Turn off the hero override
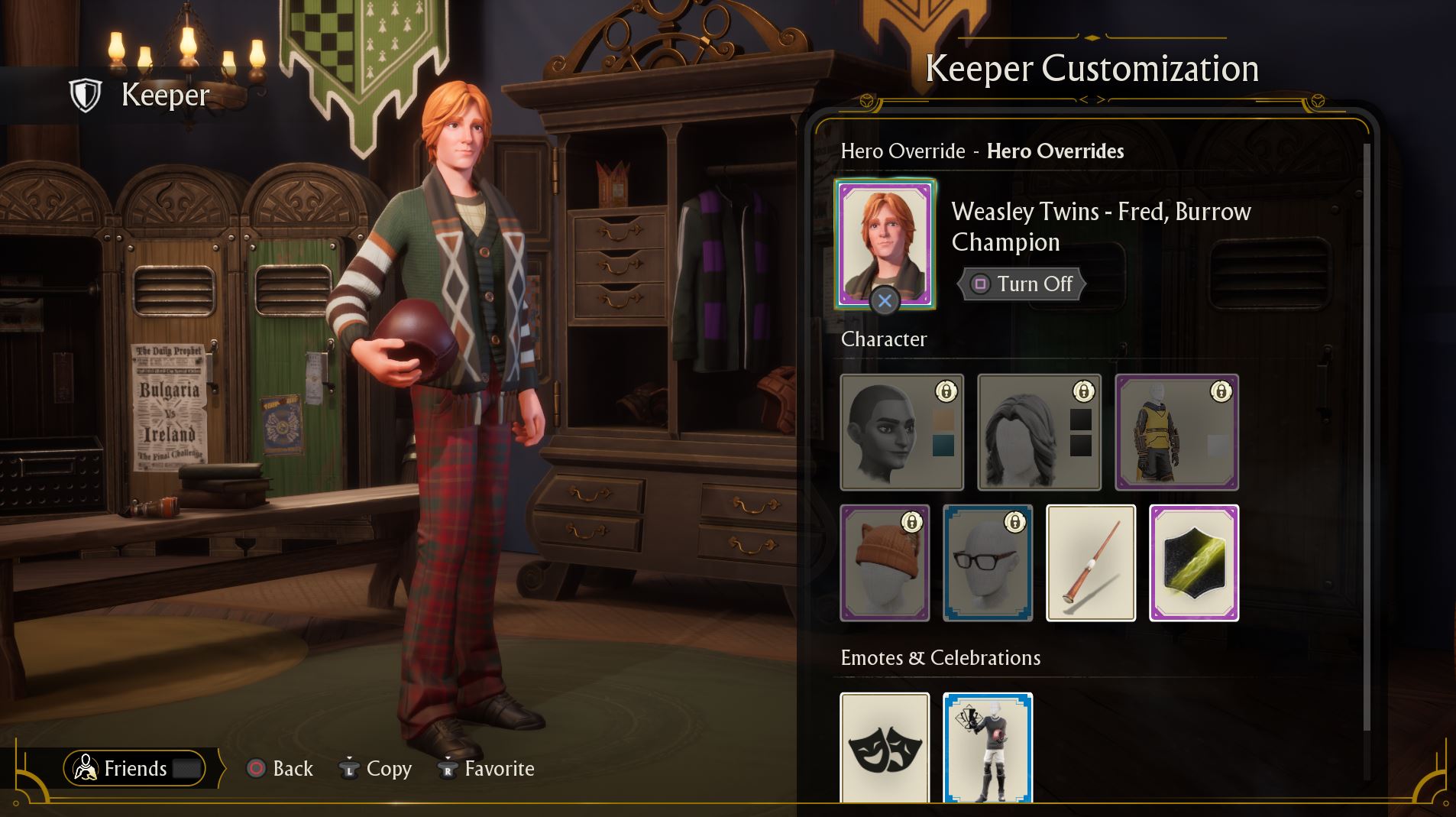Screen dimensions: 1456x817 (x=1021, y=284)
